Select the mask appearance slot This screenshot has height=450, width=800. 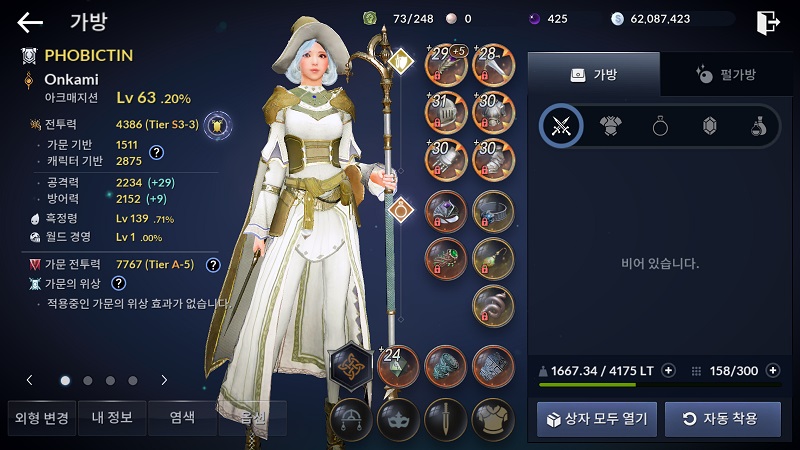coord(399,418)
